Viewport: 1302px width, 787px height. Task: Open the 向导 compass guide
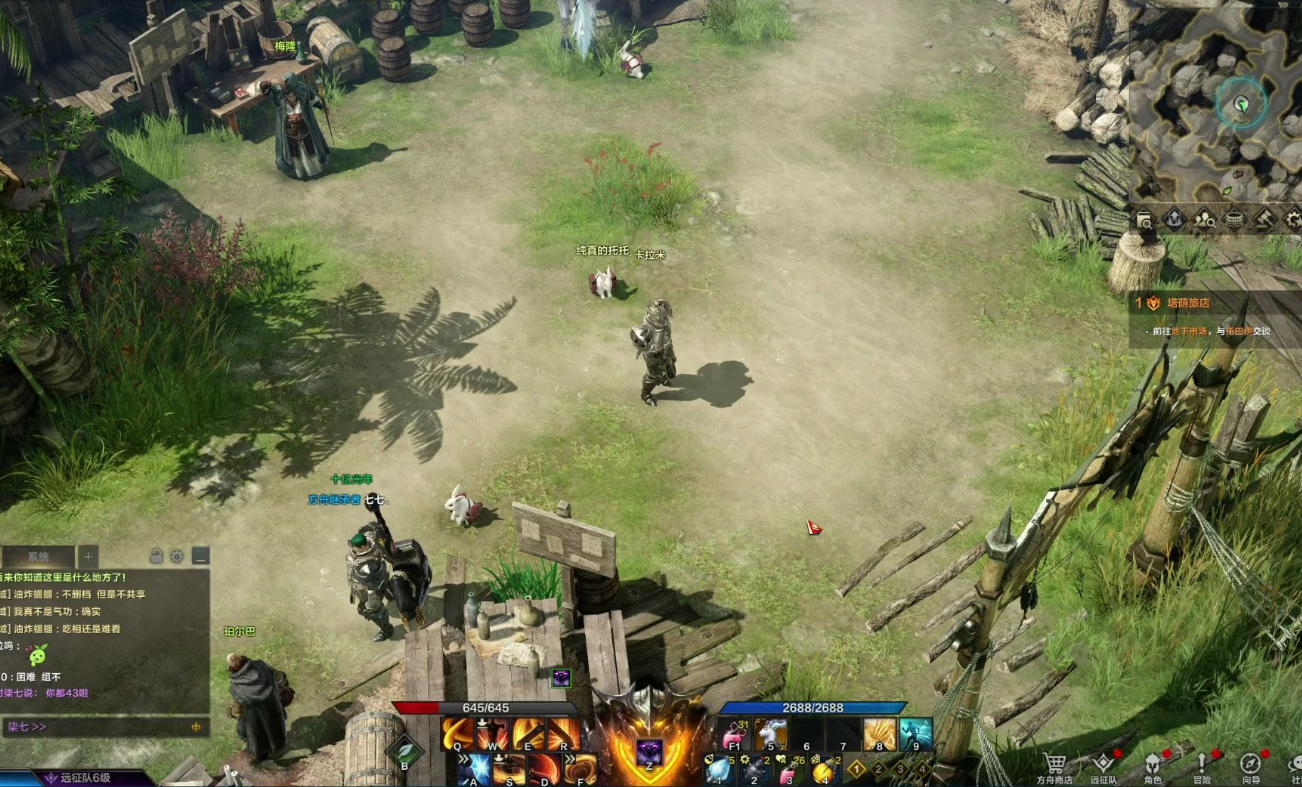(1251, 764)
